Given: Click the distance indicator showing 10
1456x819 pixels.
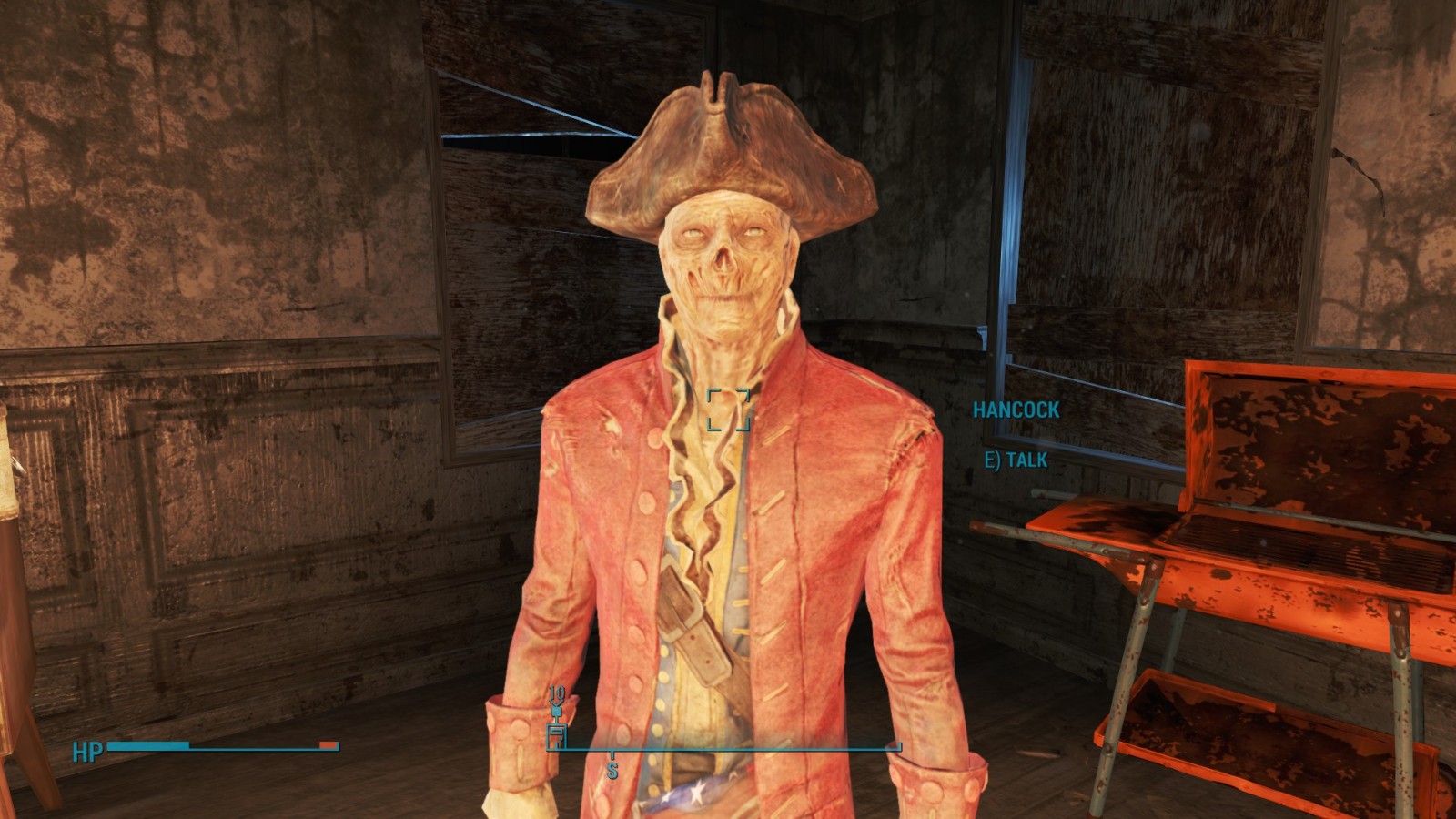Looking at the screenshot, I should point(556,693).
